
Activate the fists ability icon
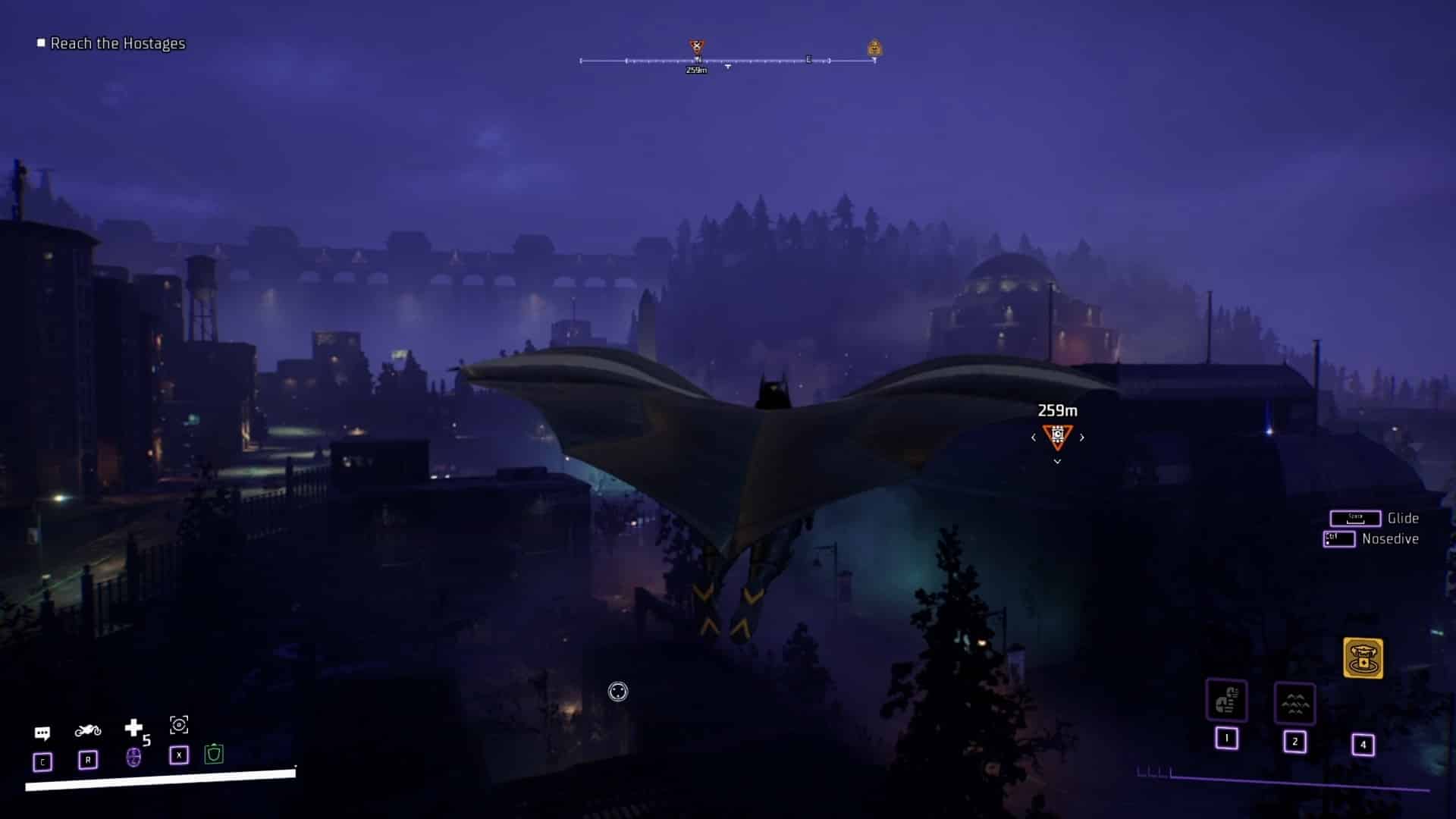(x=1226, y=701)
